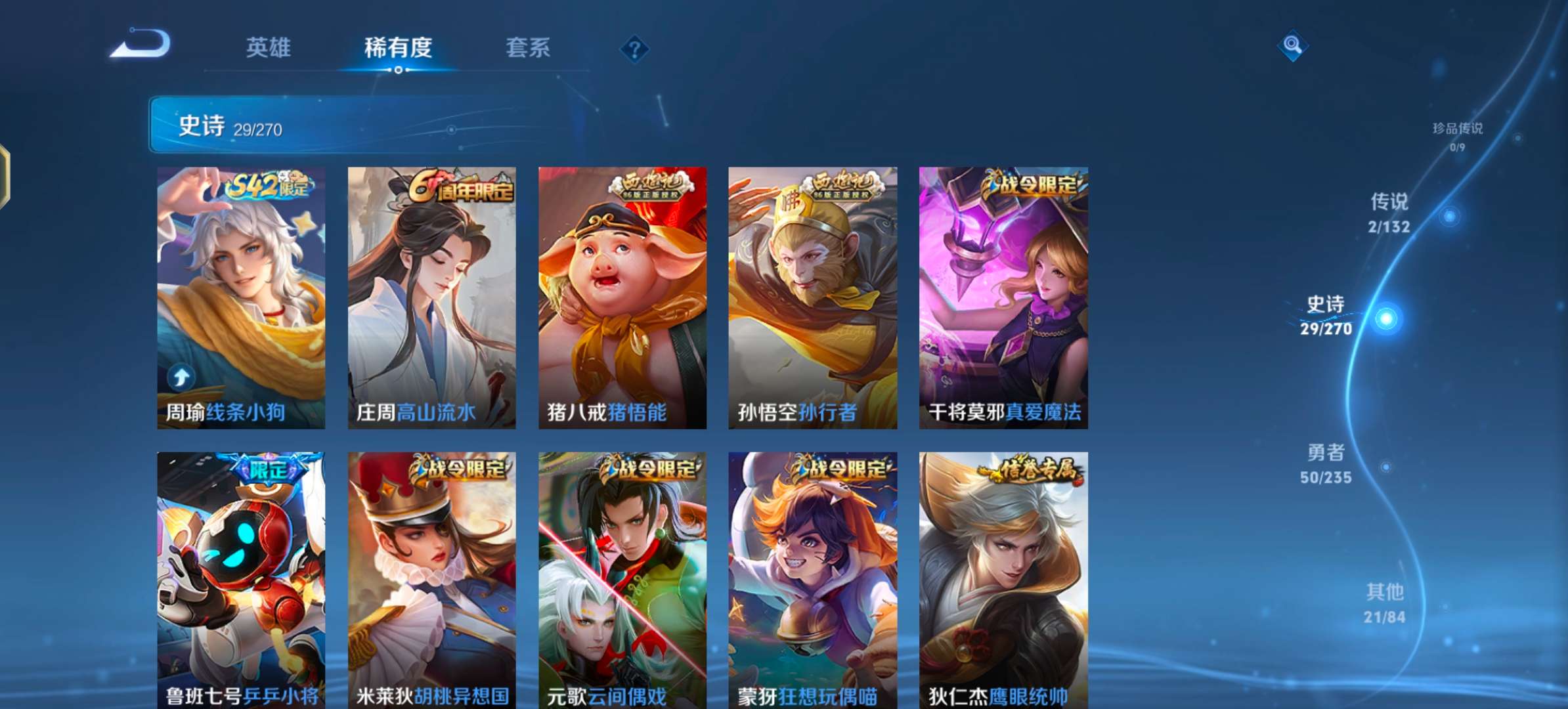1568x709 pixels.
Task: Toggle selection of the 鲁班七号 乒乒小将 skin card
Action: 243,578
